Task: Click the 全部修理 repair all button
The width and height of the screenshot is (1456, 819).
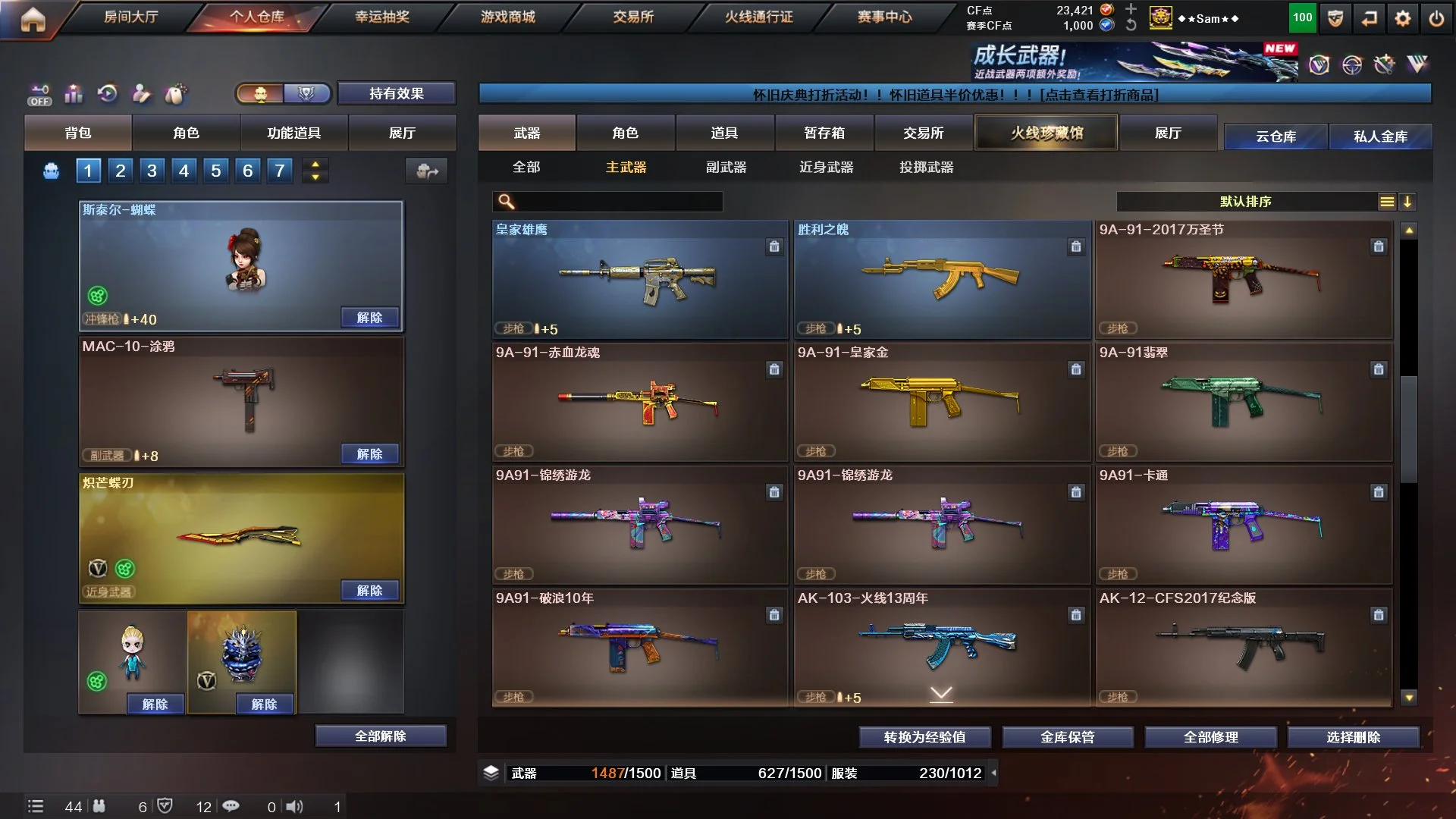Action: tap(1210, 736)
